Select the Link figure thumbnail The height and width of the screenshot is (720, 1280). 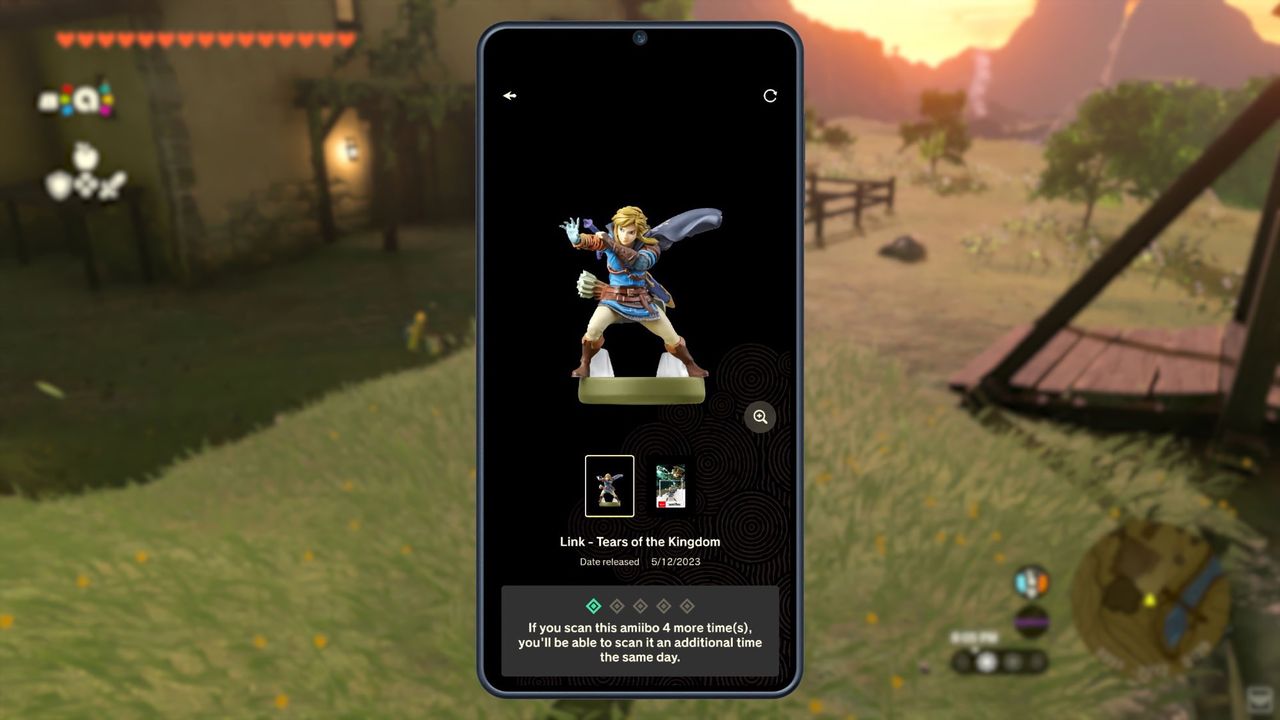click(x=609, y=486)
